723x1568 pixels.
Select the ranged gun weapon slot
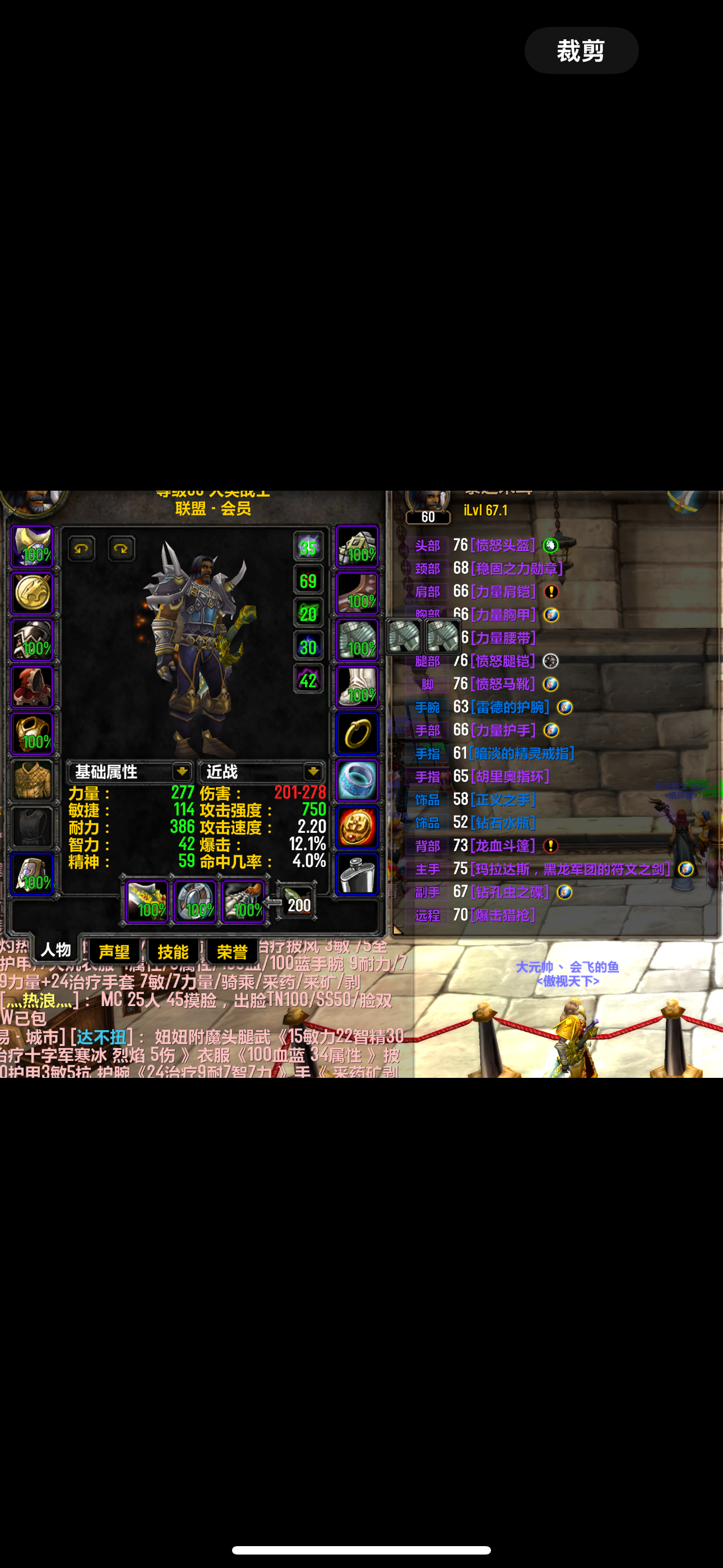(x=243, y=901)
